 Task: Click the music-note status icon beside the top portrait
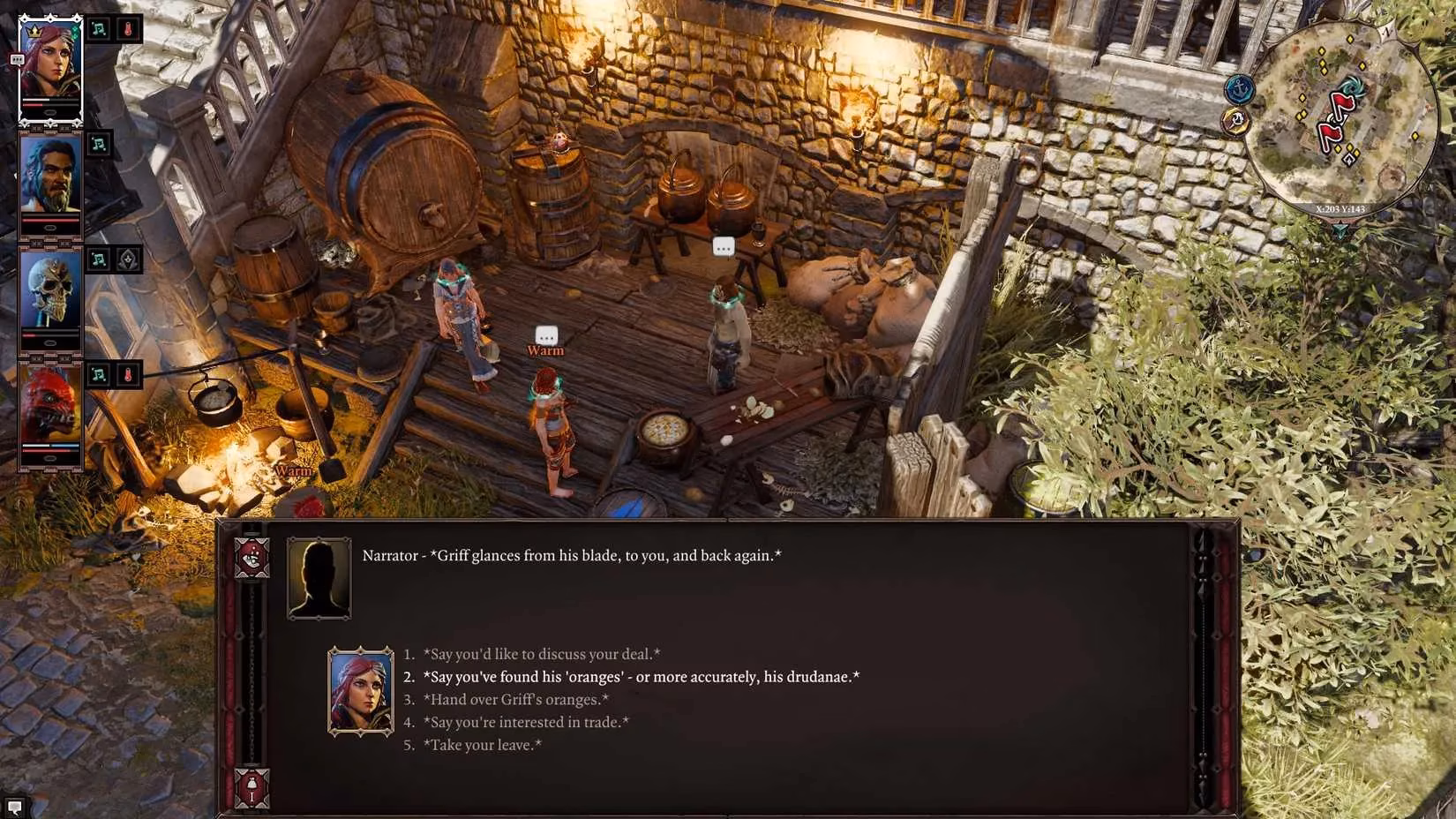tap(100, 26)
